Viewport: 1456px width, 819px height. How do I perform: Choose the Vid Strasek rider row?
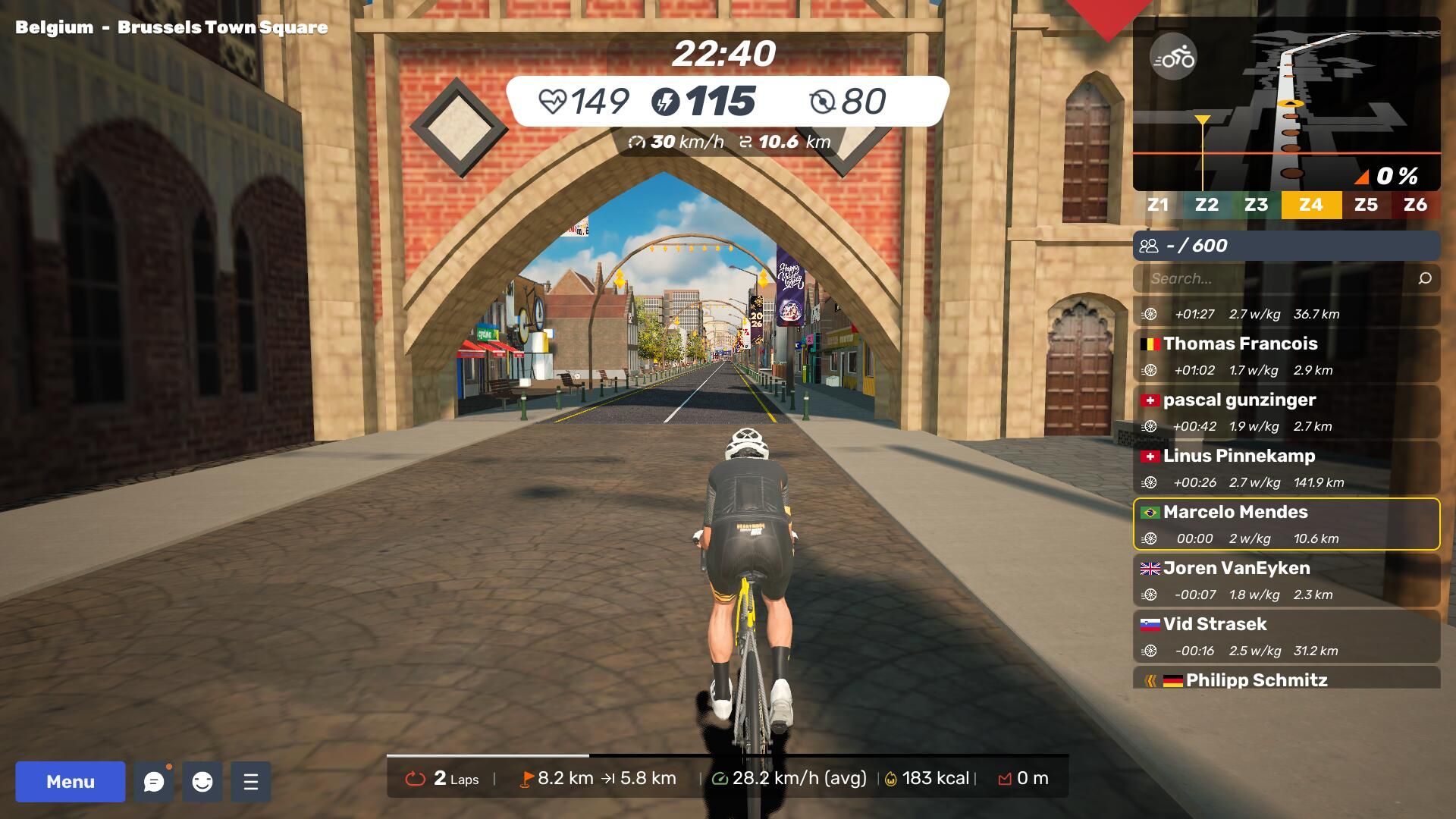coord(1286,636)
